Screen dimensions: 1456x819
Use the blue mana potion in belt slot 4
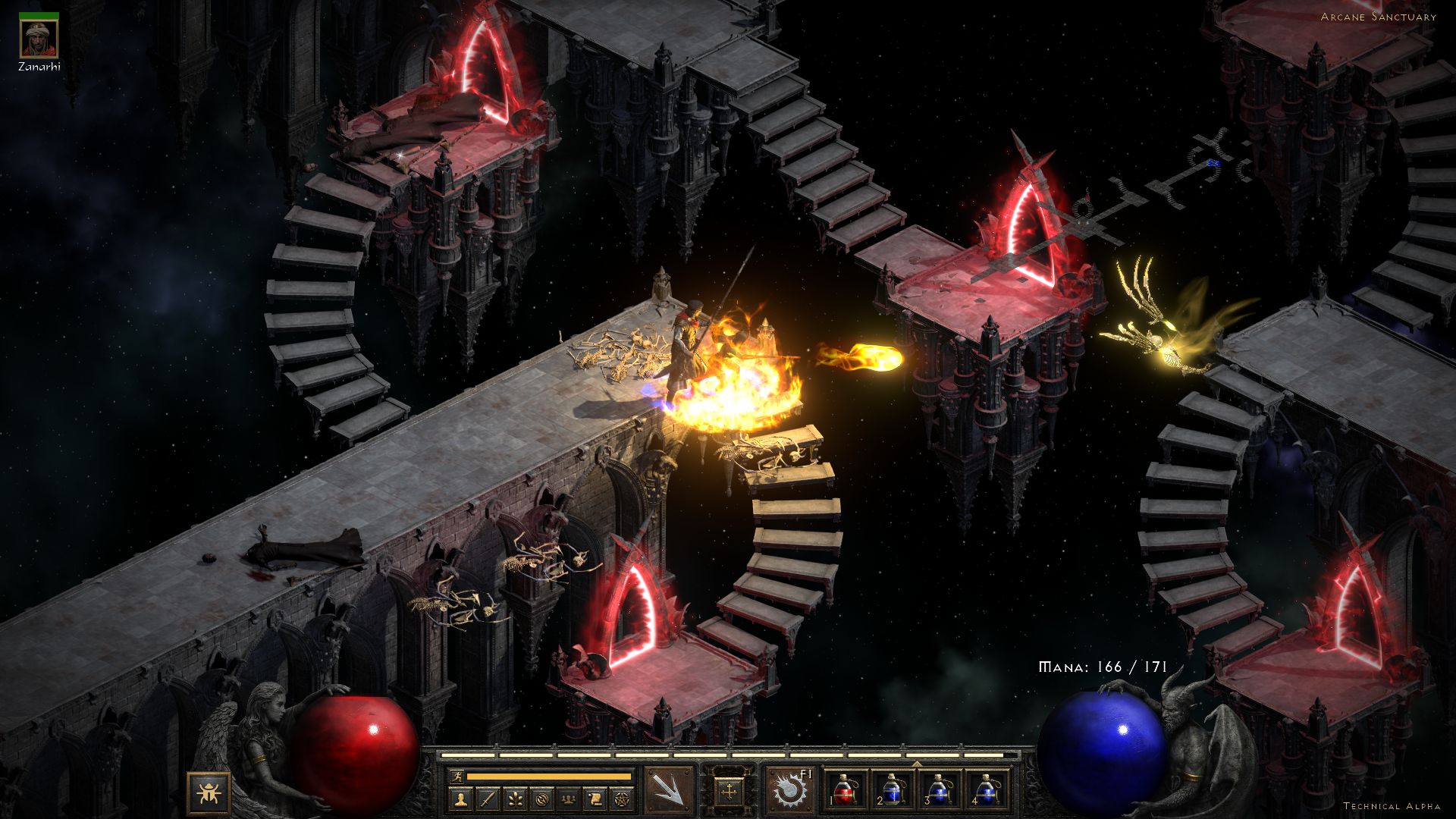pos(985,790)
